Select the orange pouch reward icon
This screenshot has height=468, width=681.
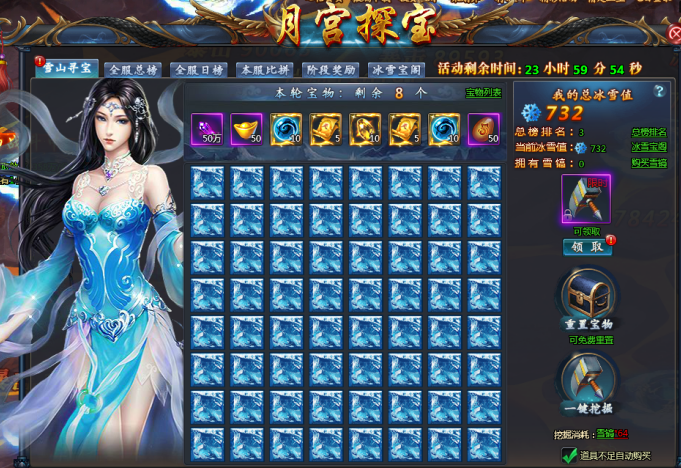pos(484,129)
